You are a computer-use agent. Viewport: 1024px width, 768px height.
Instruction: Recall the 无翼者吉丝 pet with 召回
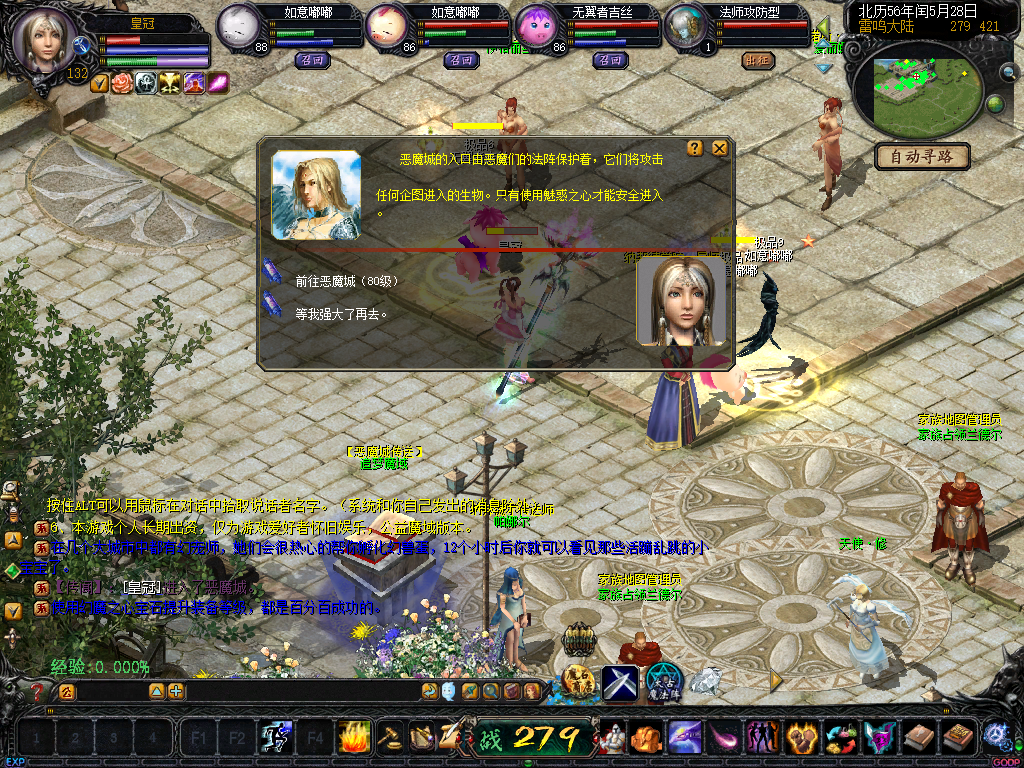tap(609, 60)
